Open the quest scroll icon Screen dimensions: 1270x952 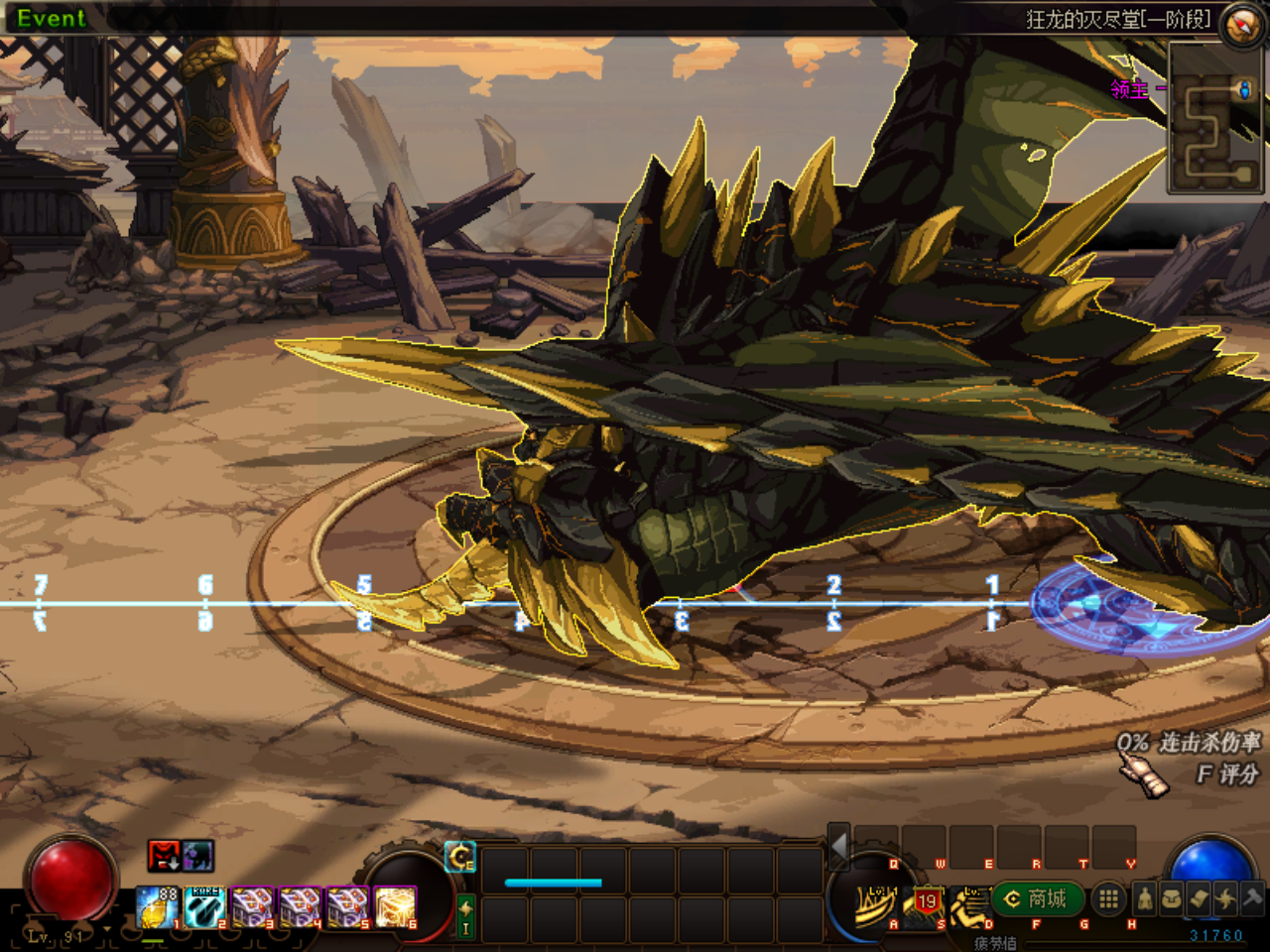coord(1199,899)
